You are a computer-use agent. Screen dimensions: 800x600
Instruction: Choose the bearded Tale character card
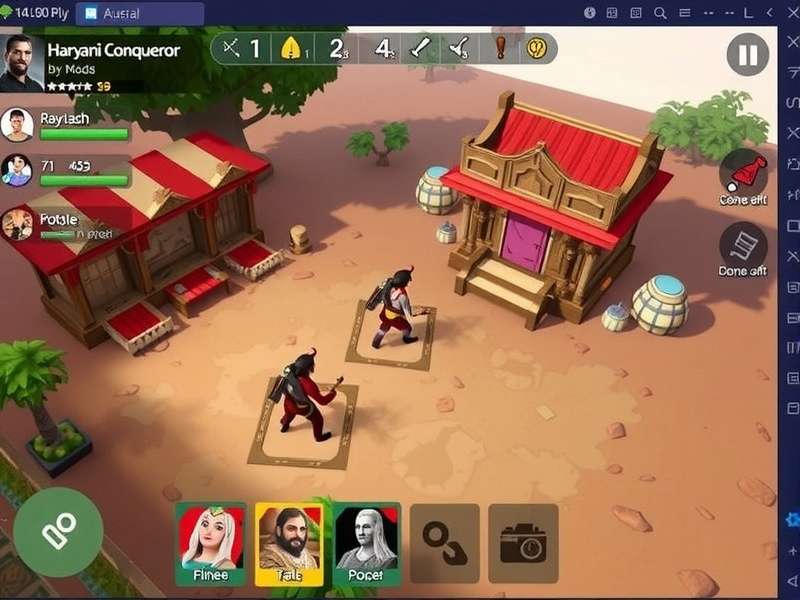coord(289,543)
